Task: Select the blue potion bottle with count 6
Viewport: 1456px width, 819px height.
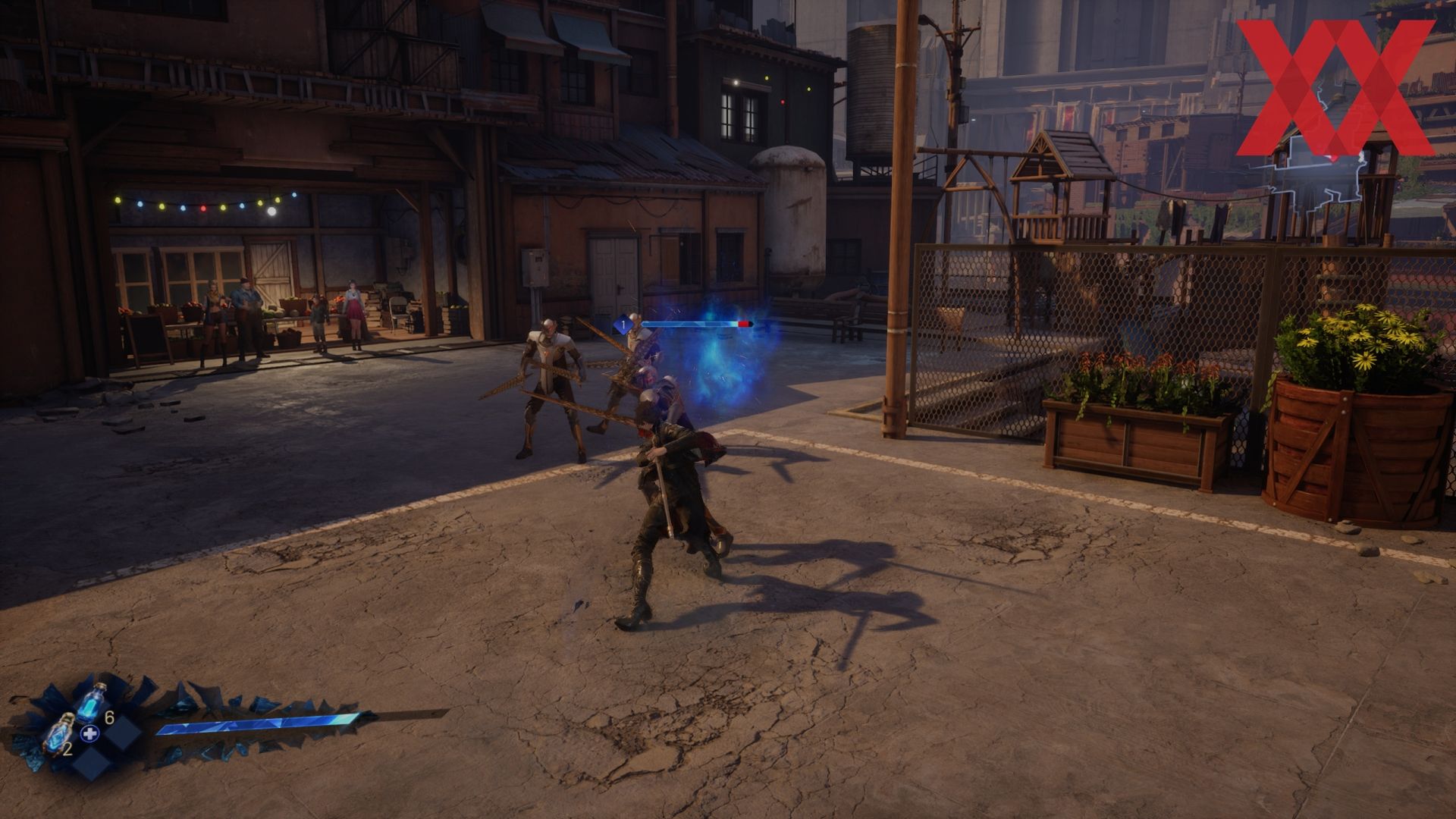Action: (93, 703)
